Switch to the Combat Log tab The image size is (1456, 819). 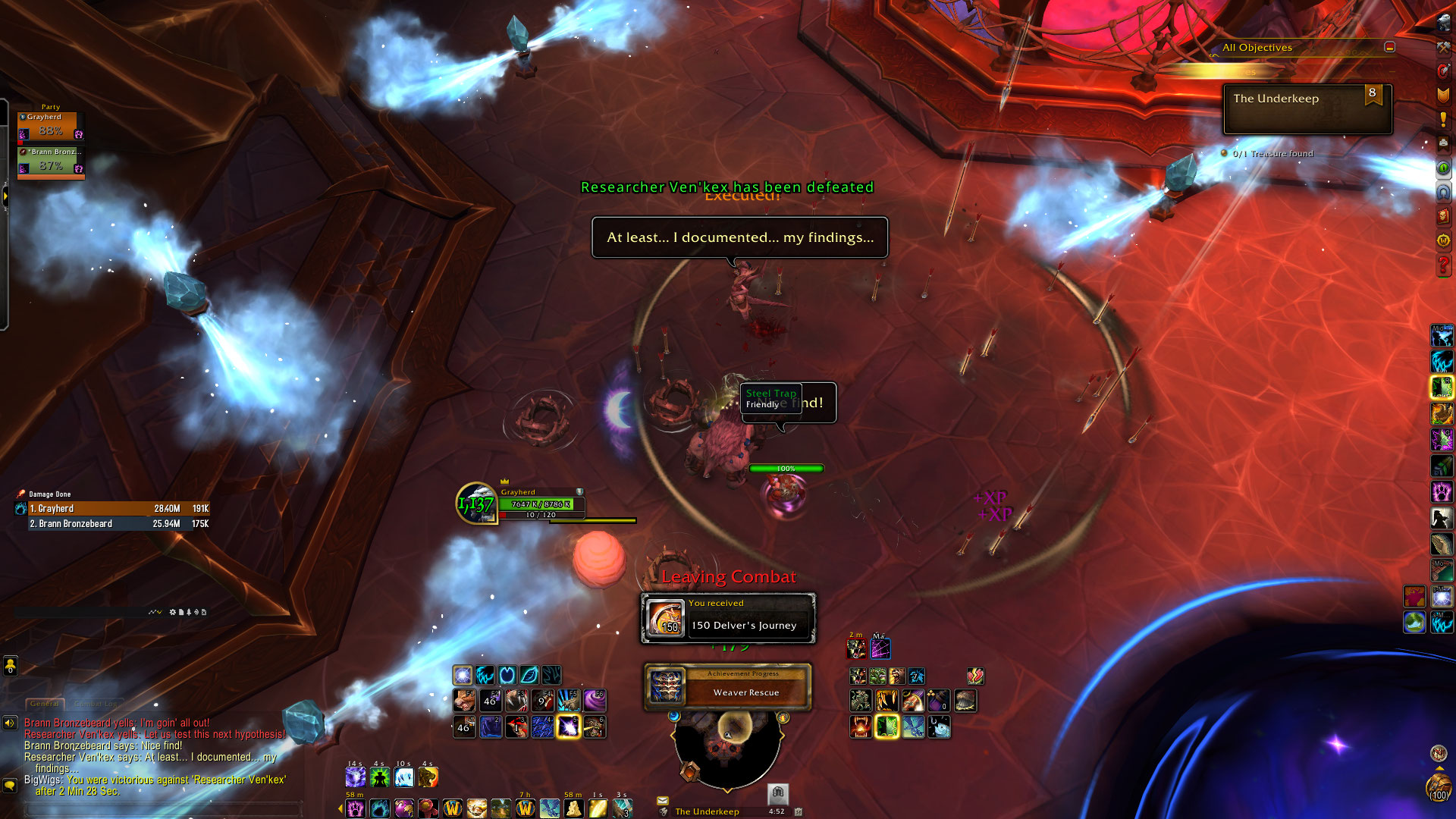(x=98, y=704)
